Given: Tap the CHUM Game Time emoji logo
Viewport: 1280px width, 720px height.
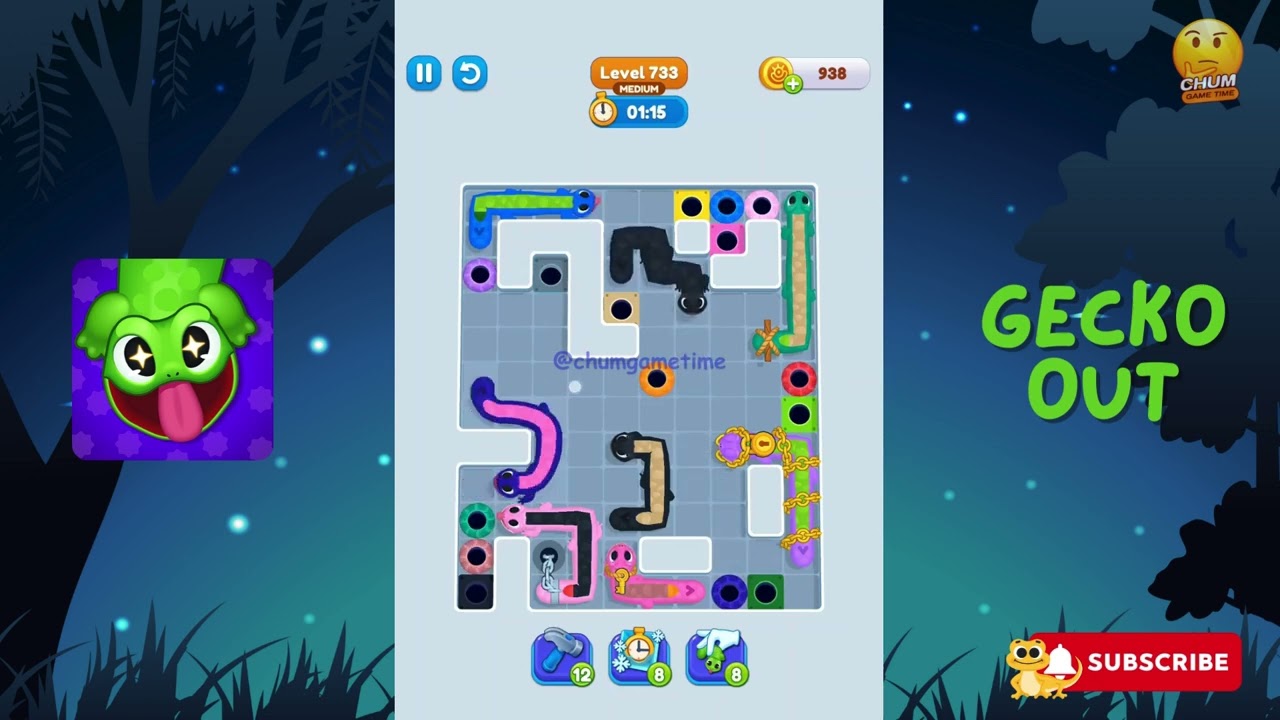Looking at the screenshot, I should (1207, 55).
